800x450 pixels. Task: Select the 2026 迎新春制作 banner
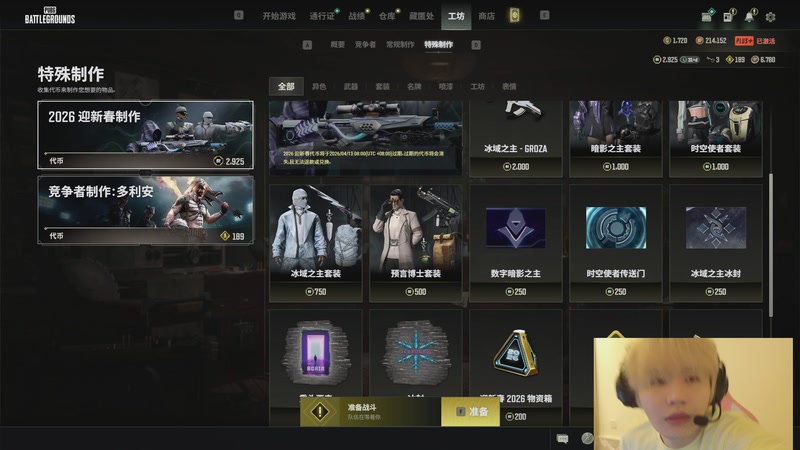pos(145,134)
